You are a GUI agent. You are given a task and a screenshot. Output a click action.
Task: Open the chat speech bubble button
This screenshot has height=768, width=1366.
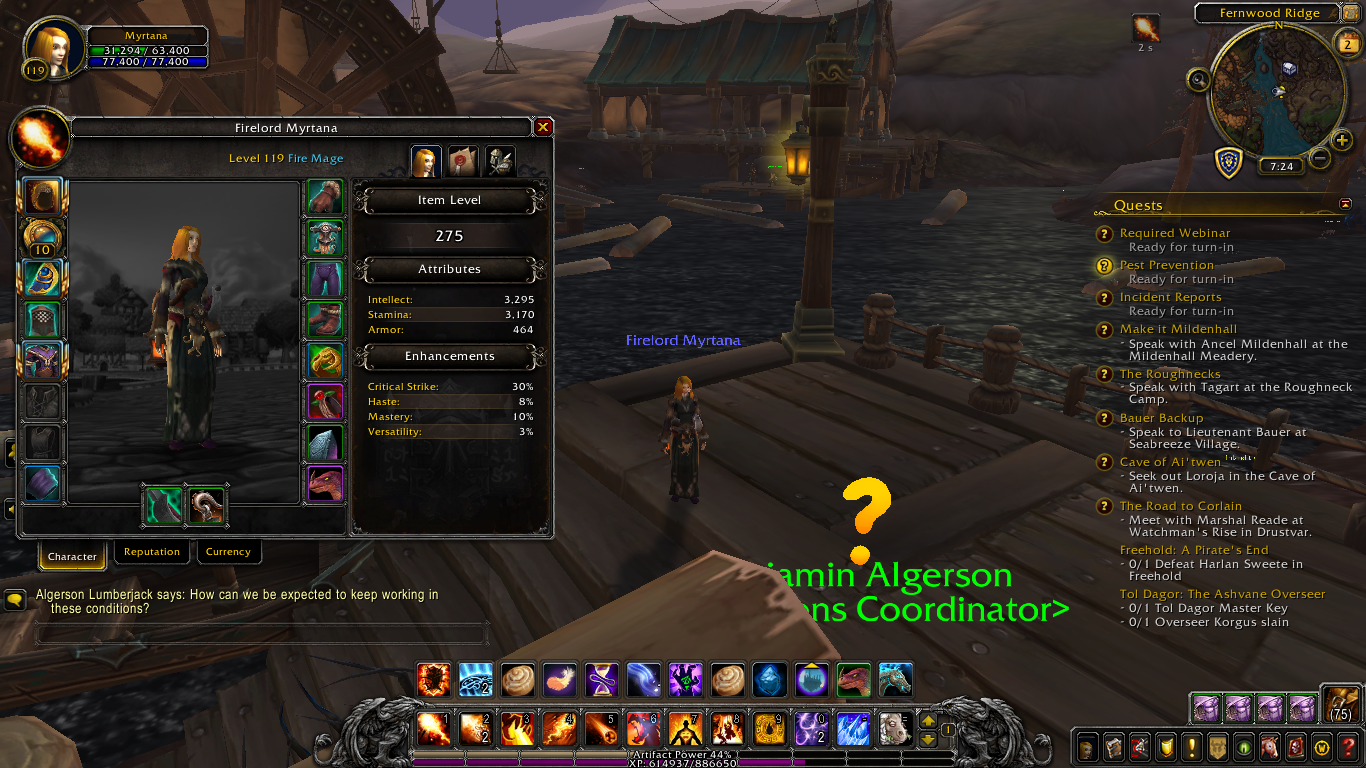(16, 599)
